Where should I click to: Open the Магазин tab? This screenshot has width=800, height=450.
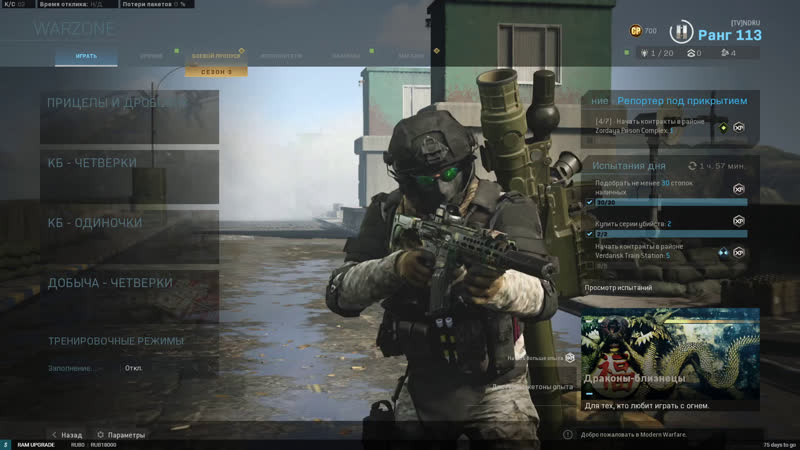(x=410, y=56)
